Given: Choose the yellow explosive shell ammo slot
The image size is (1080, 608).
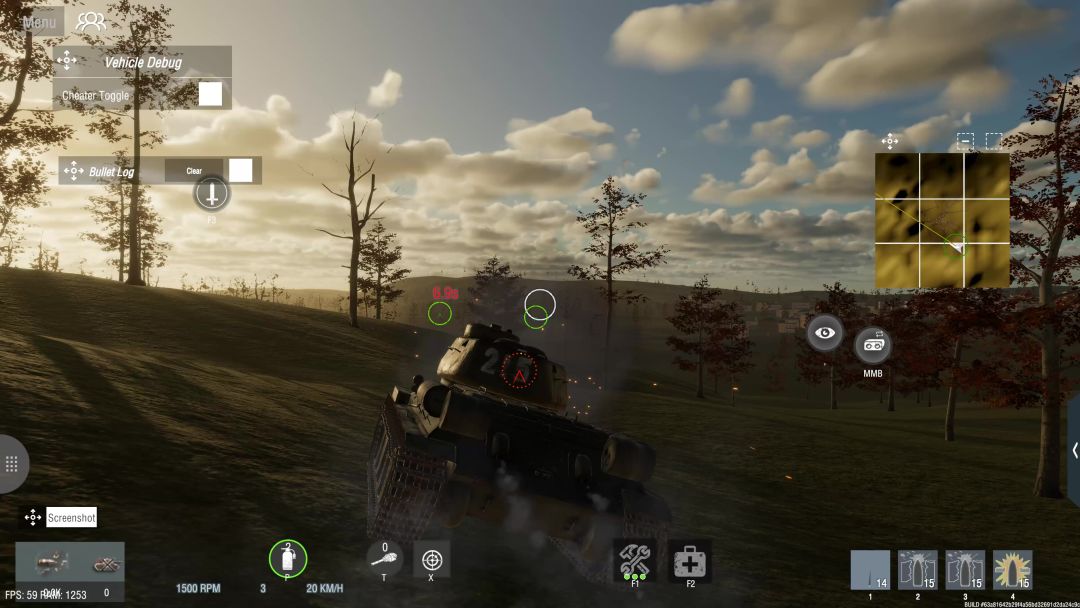Looking at the screenshot, I should [x=1013, y=570].
